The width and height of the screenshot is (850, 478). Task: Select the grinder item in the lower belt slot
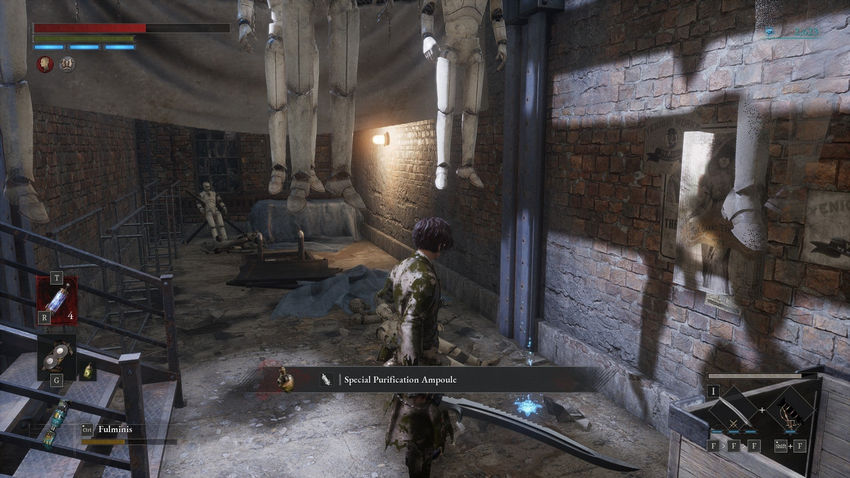[x=57, y=356]
